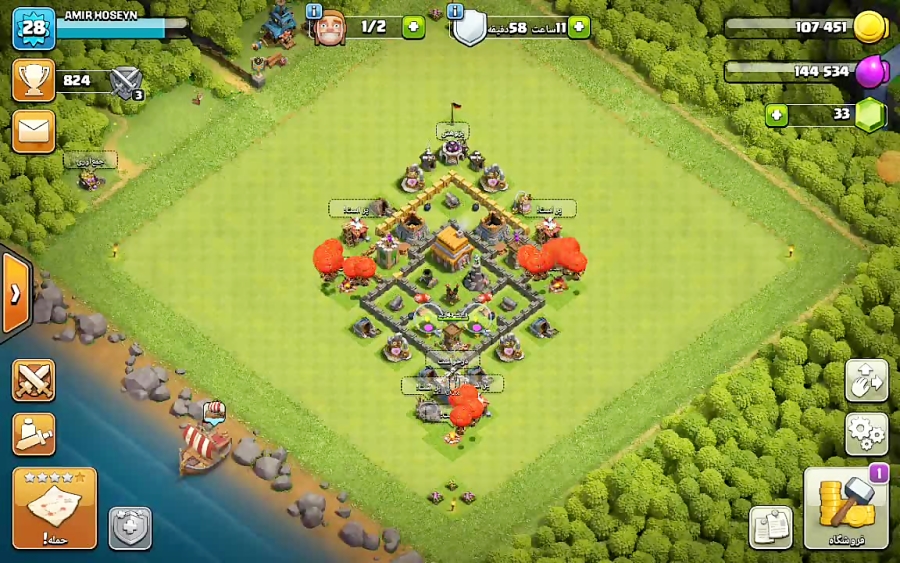900x563 pixels.
Task: Show builder info via the blue i icon
Action: [x=313, y=11]
